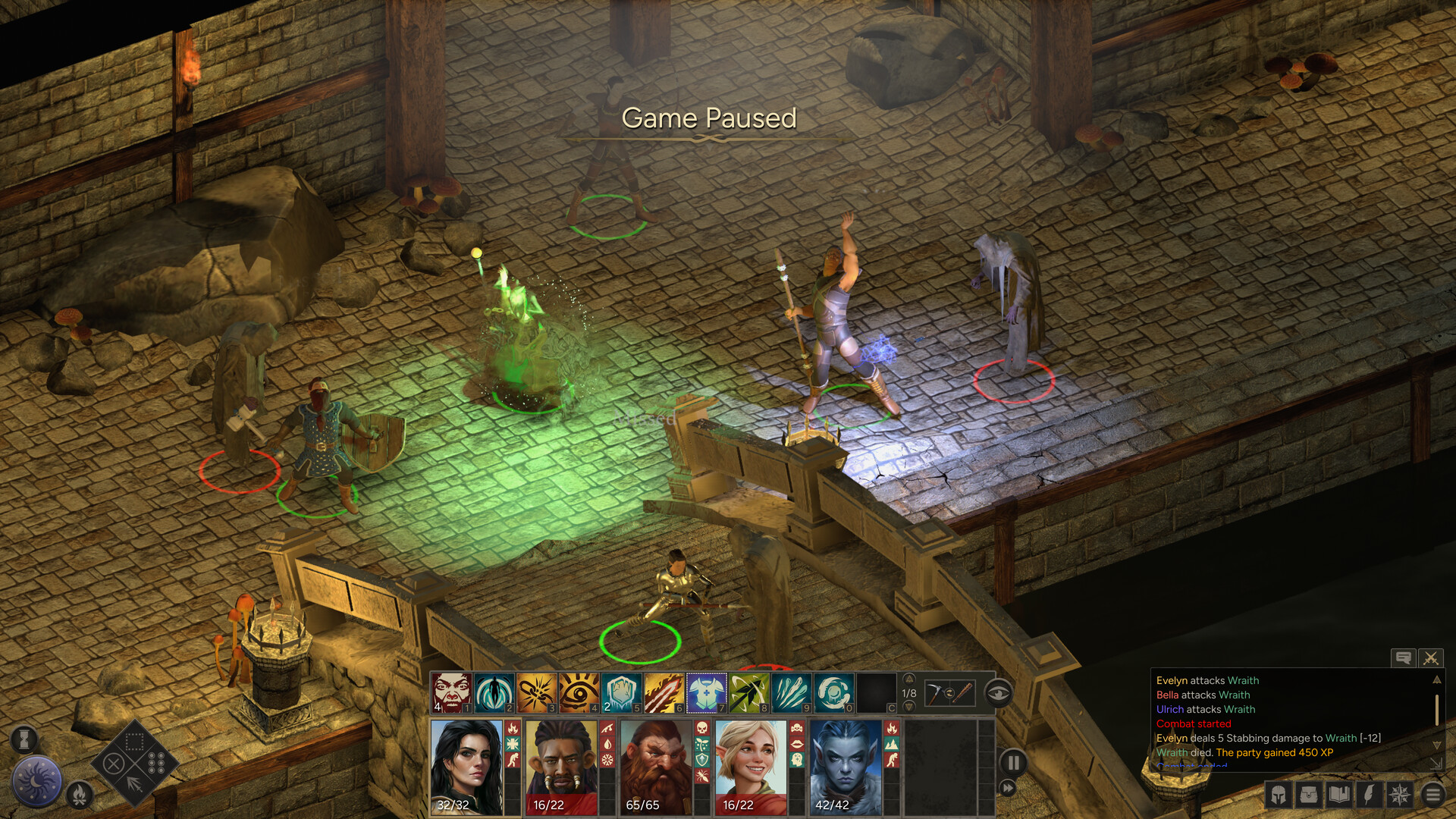Switch to the dialogue tab above the combat log
The height and width of the screenshot is (819, 1456).
[x=1405, y=658]
